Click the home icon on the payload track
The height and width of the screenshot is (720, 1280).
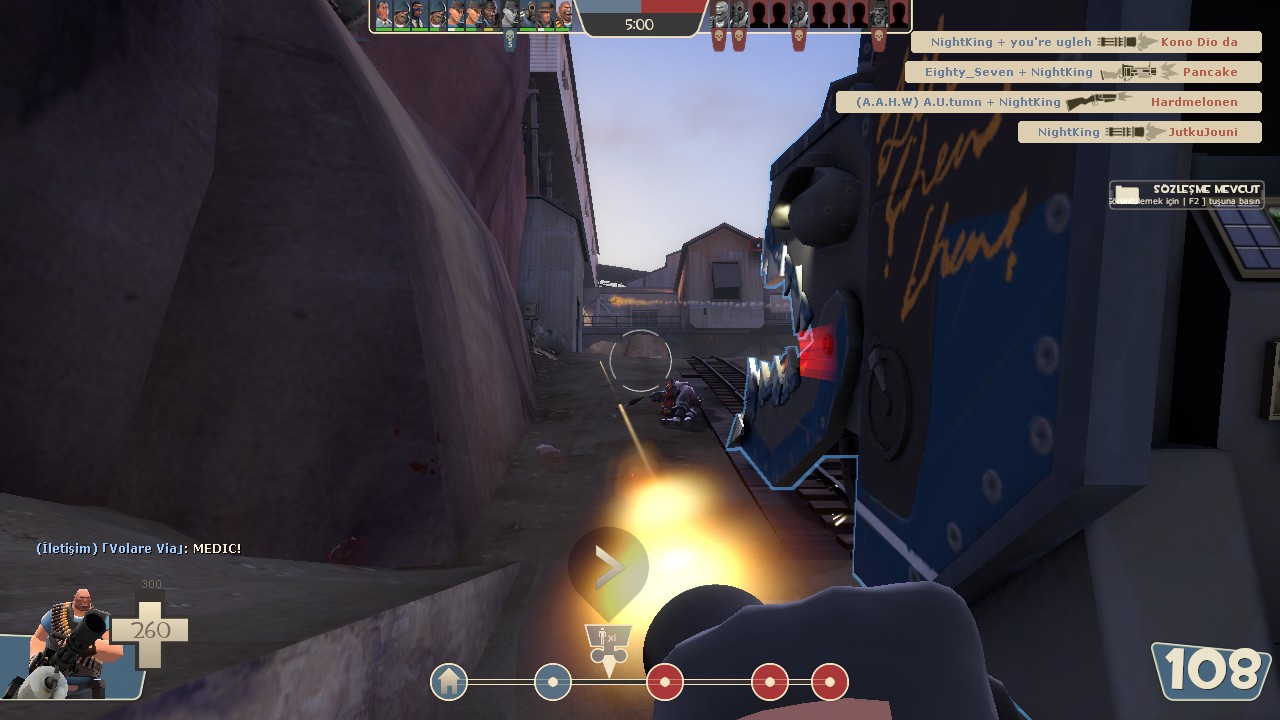[x=449, y=682]
